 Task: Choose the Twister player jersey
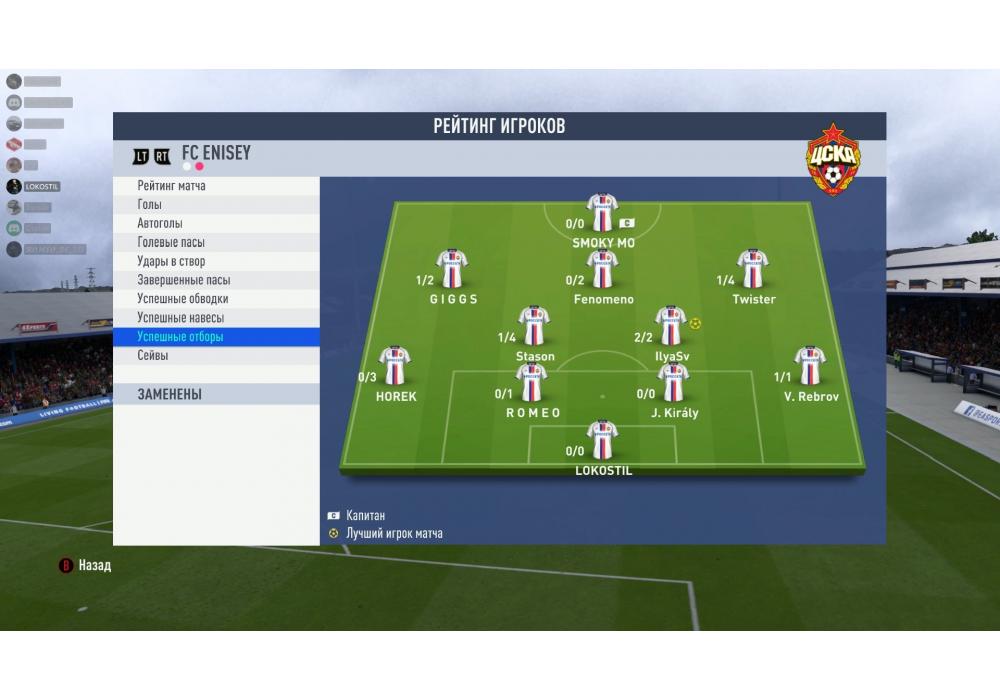[752, 269]
